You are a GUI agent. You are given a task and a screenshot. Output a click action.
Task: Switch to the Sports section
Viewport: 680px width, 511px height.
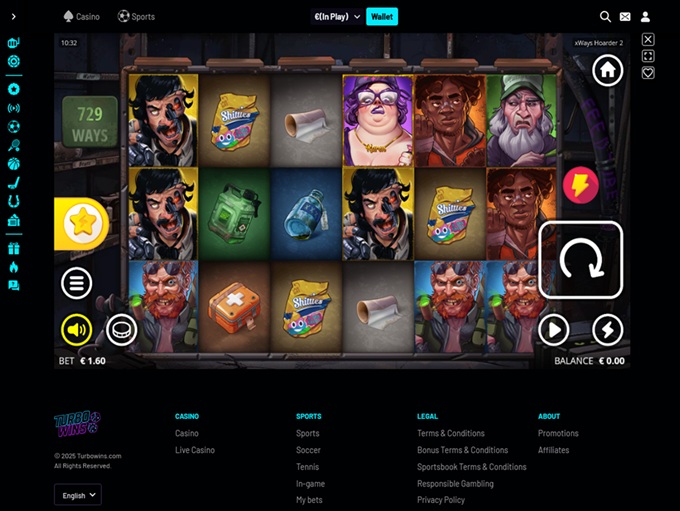click(x=136, y=16)
